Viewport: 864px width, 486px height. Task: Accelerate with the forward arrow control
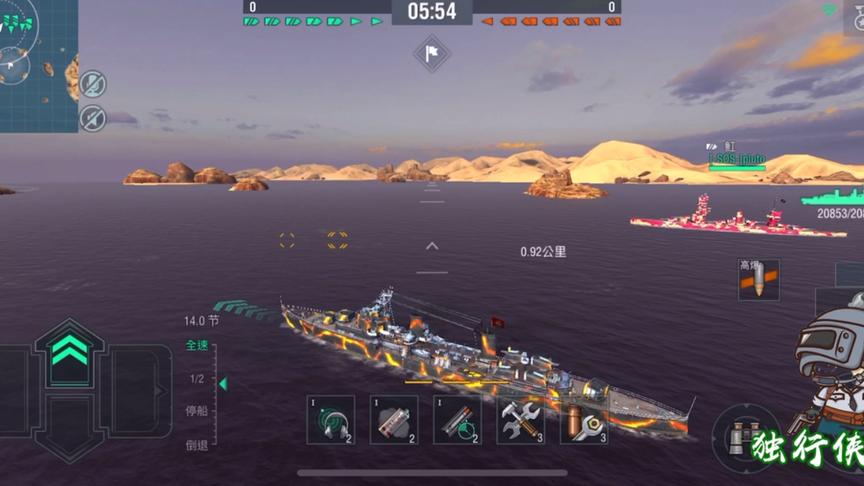click(x=68, y=351)
